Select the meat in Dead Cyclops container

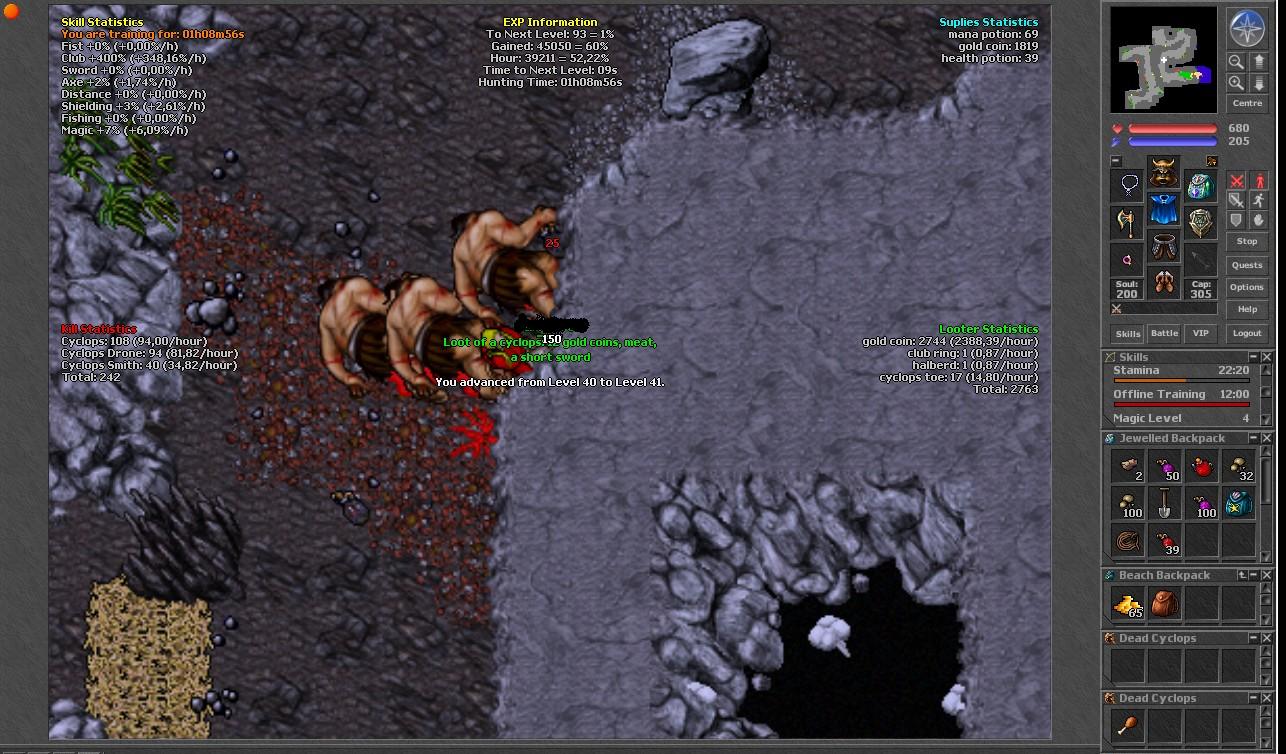tap(1129, 726)
